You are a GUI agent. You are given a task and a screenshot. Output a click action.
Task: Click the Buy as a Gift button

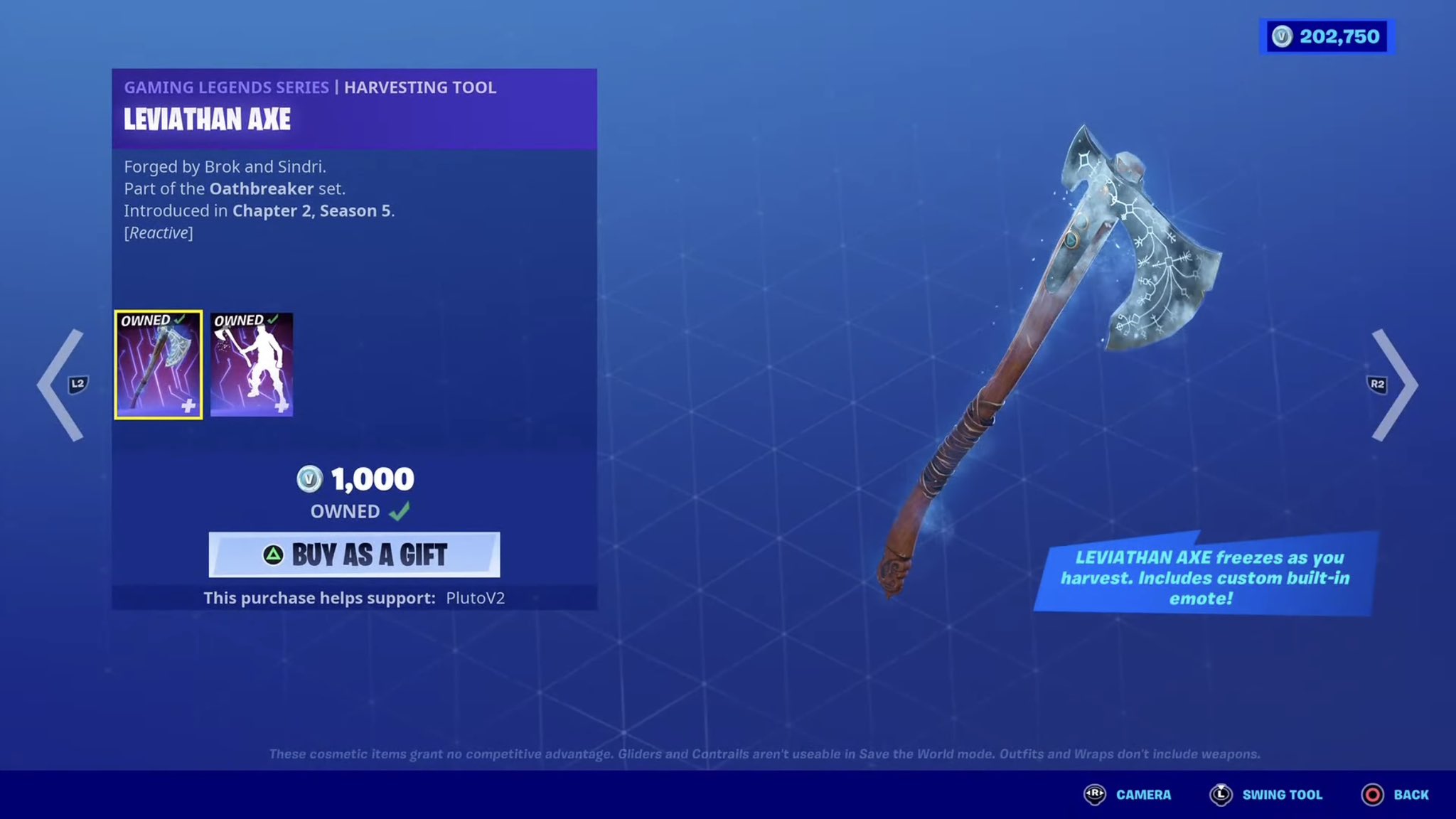(x=354, y=555)
